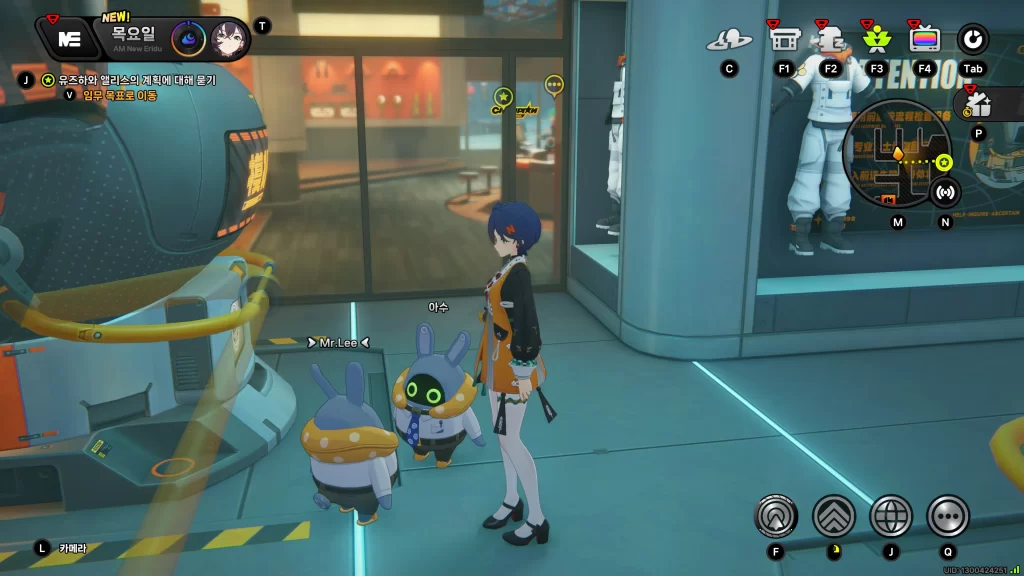
Task: Open the ME profile menu button
Action: point(69,39)
